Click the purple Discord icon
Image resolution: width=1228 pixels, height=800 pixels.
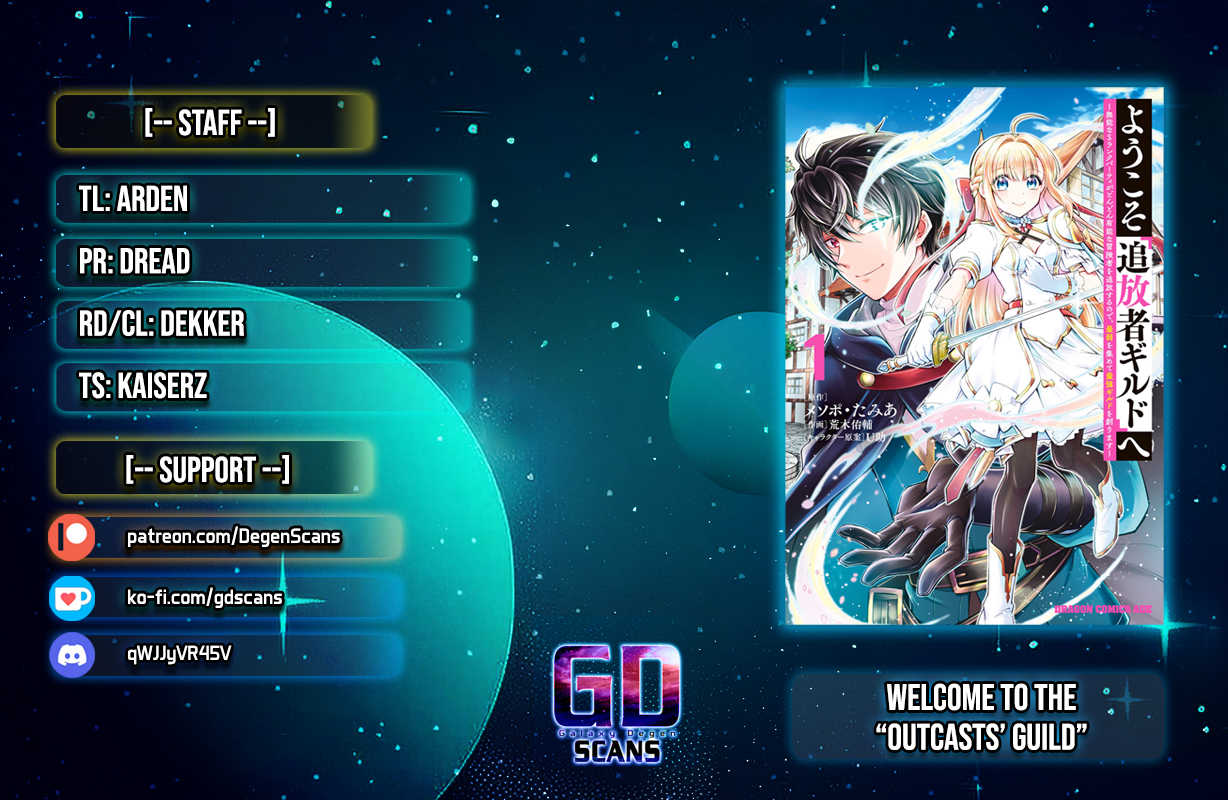72,655
